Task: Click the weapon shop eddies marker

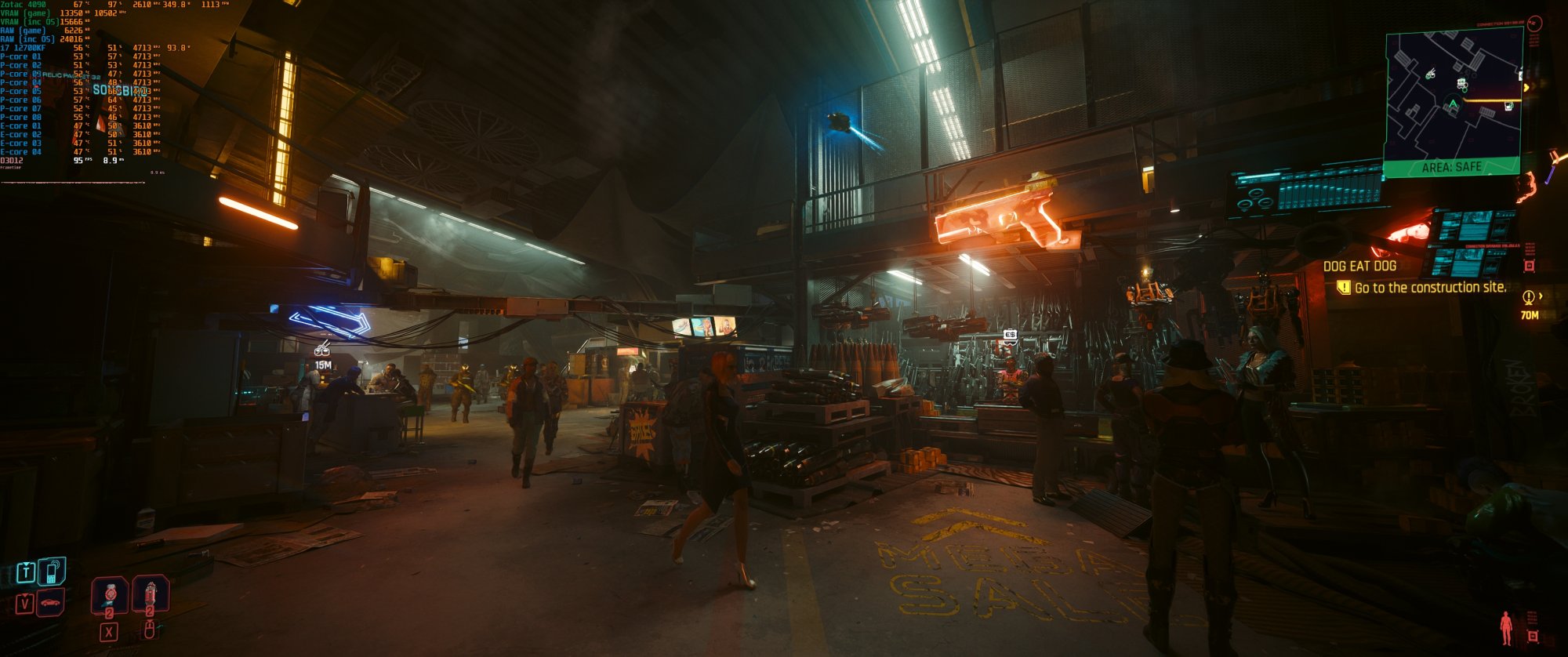Action: click(x=1010, y=336)
